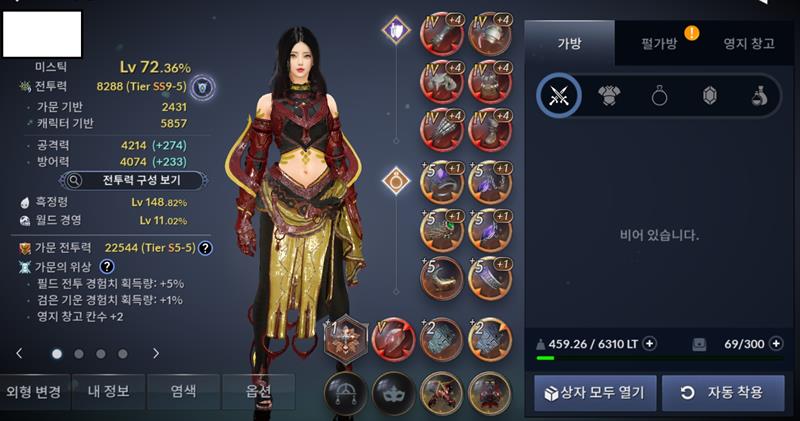
Task: Open the 옵션 options button
Action: (x=258, y=391)
